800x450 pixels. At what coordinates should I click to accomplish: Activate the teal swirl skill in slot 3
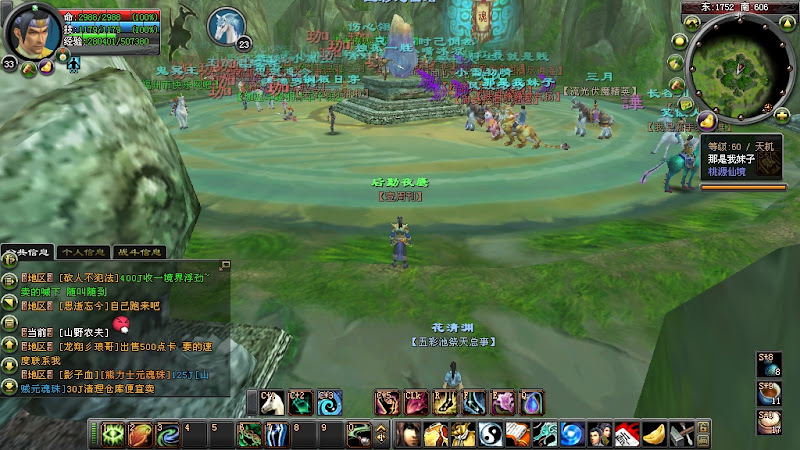[169, 435]
